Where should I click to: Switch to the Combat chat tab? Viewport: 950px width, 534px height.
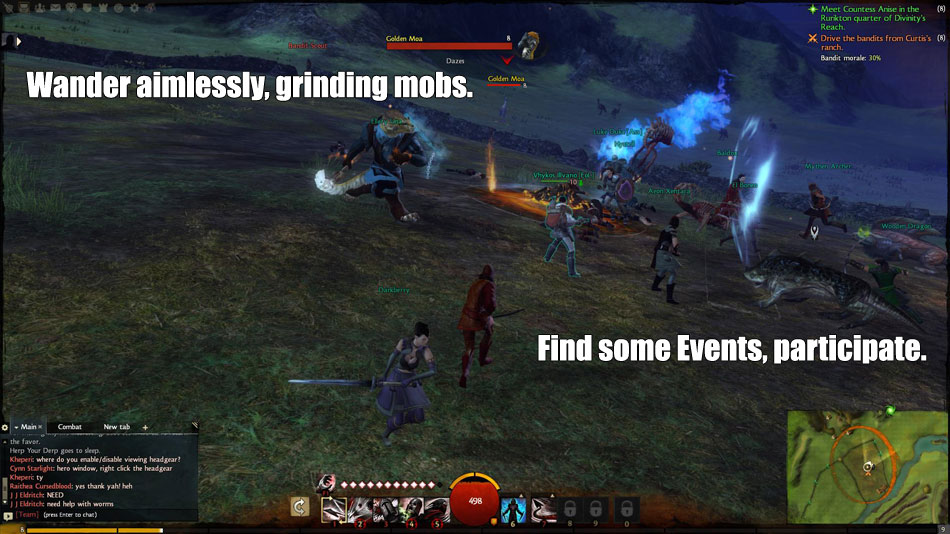[x=70, y=427]
